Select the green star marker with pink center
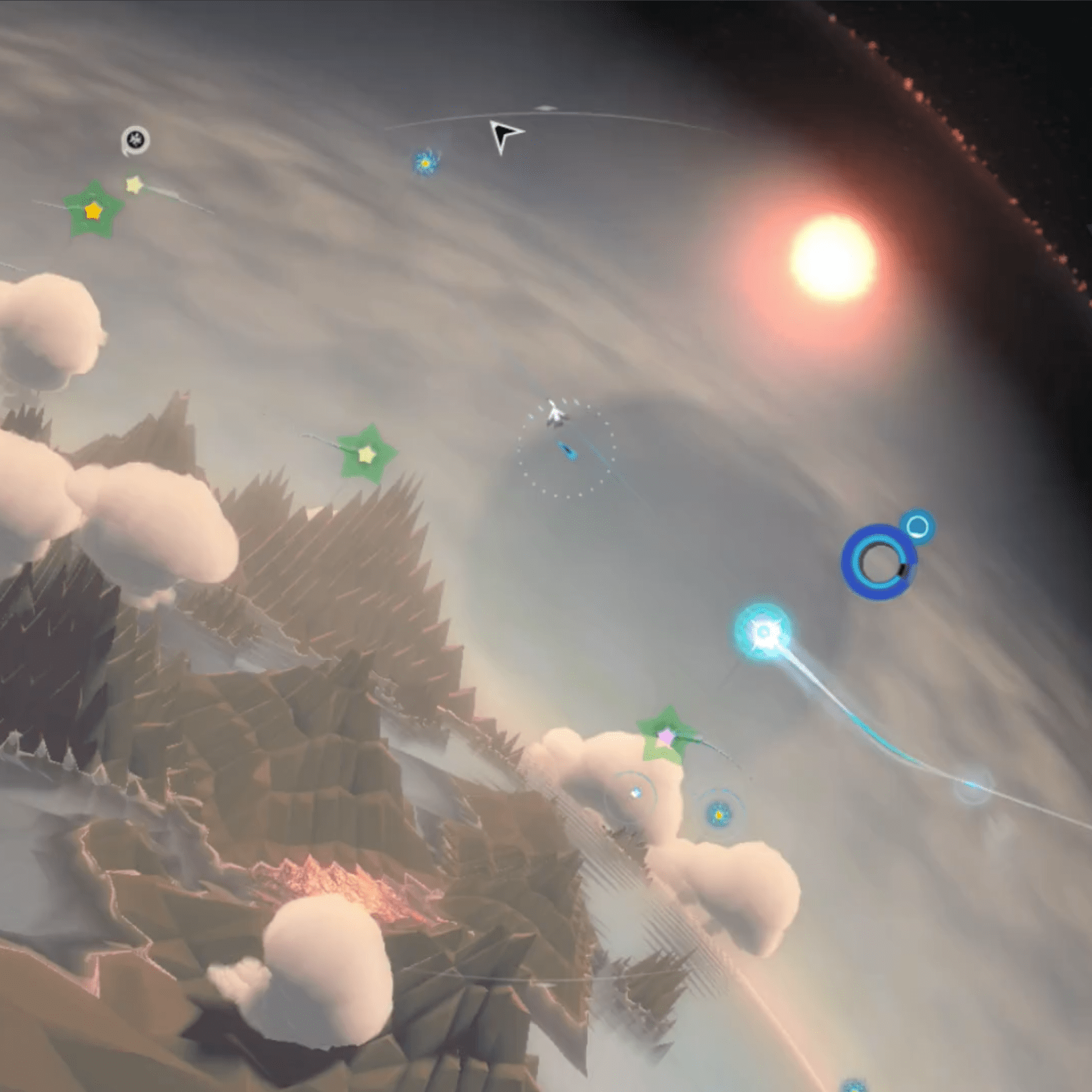The width and height of the screenshot is (1092, 1092). (666, 737)
